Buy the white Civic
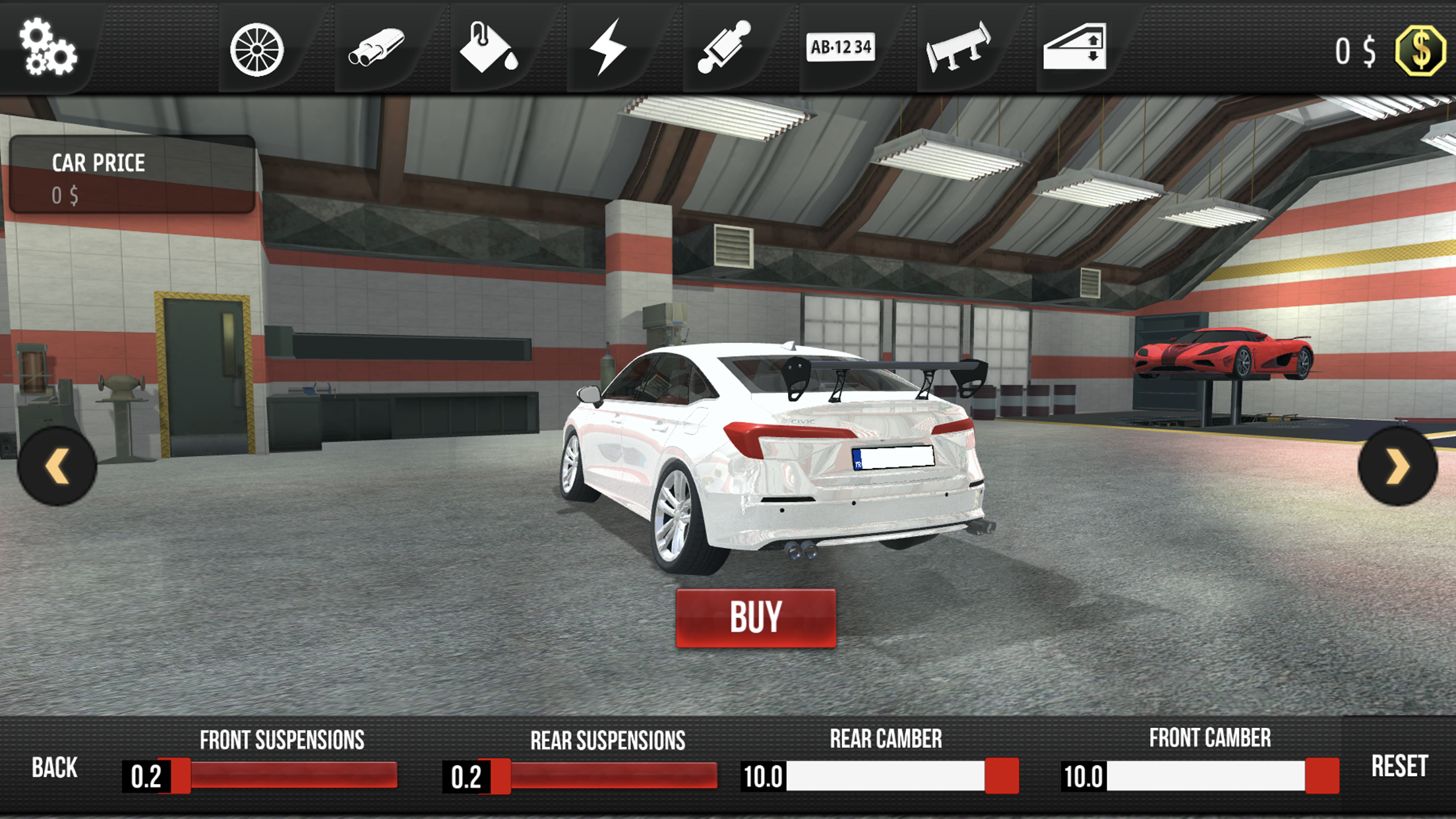Screen dimensions: 1456x819 756,618
